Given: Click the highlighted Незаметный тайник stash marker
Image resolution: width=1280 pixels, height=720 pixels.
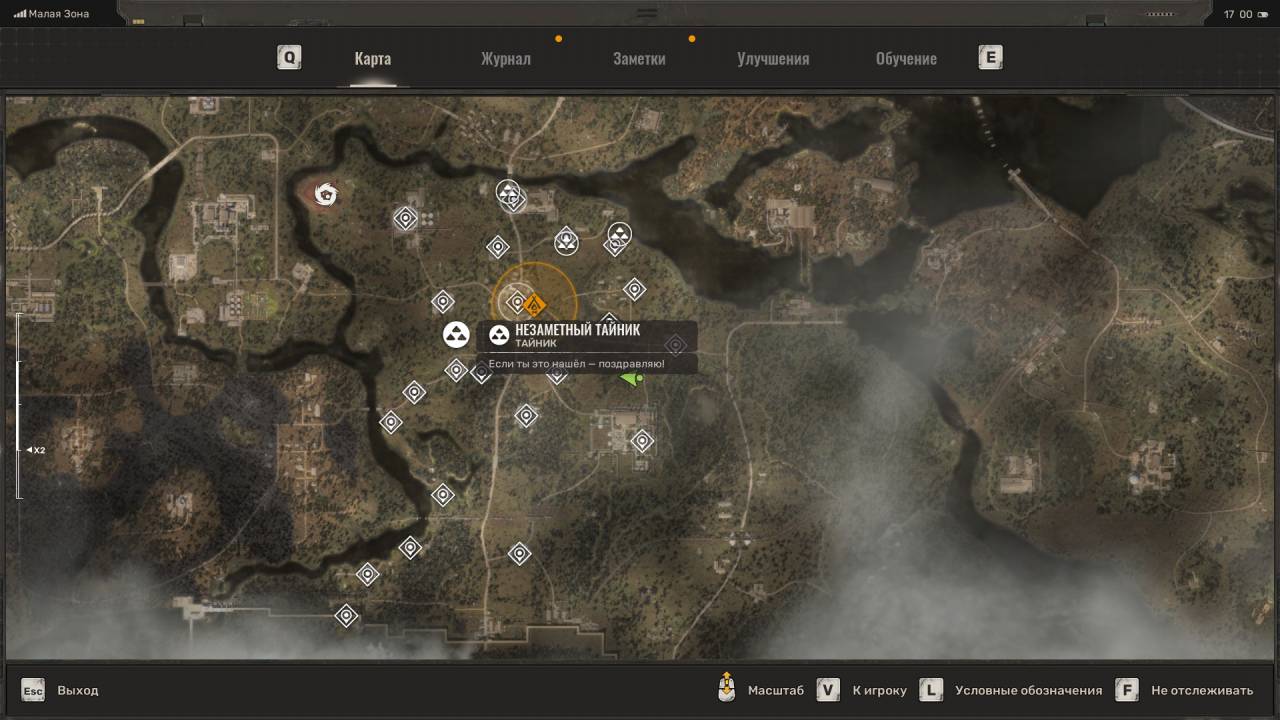Looking at the screenshot, I should pyautogui.click(x=457, y=335).
